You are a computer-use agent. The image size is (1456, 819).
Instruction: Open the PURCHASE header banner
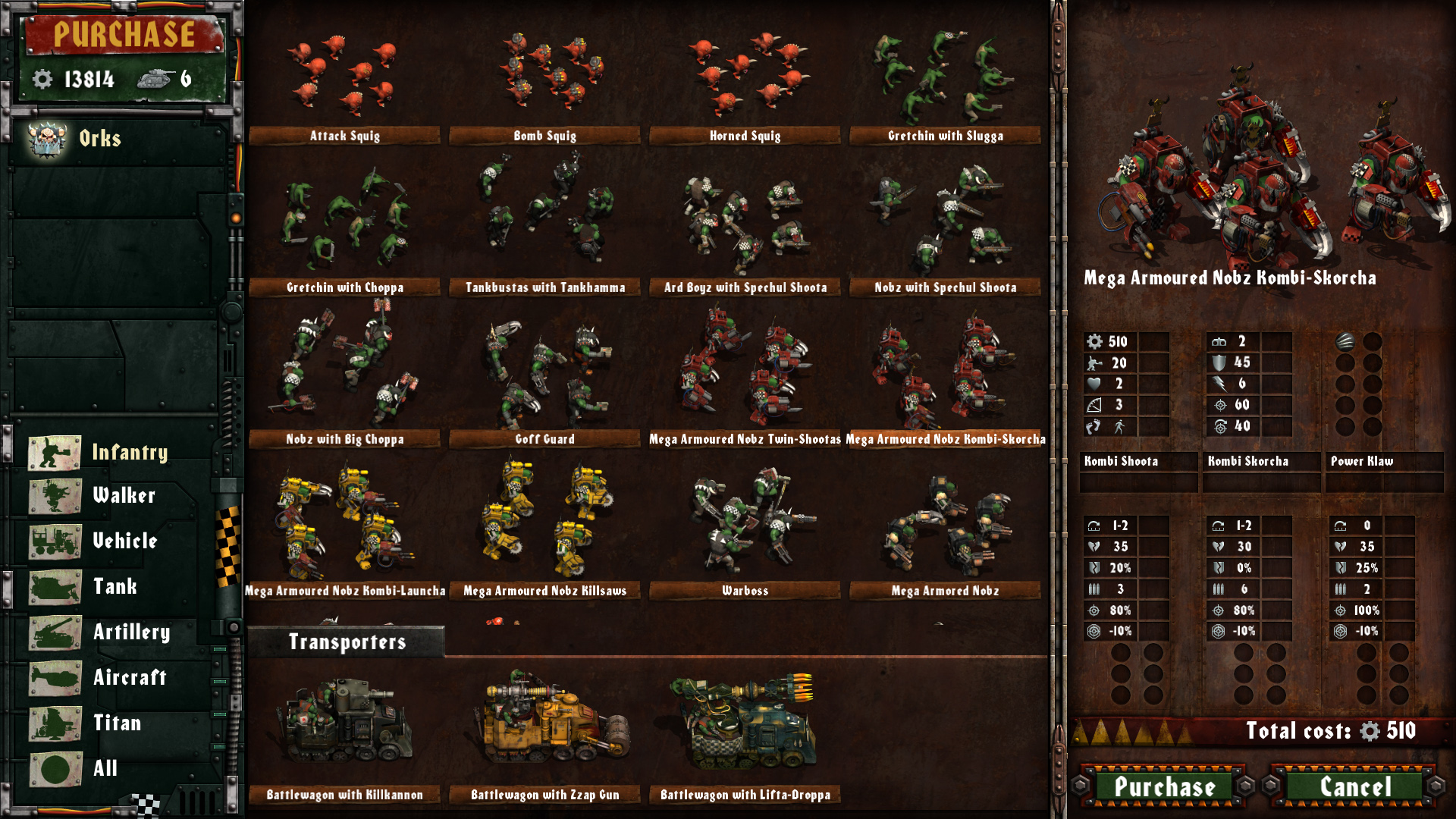coord(124,33)
